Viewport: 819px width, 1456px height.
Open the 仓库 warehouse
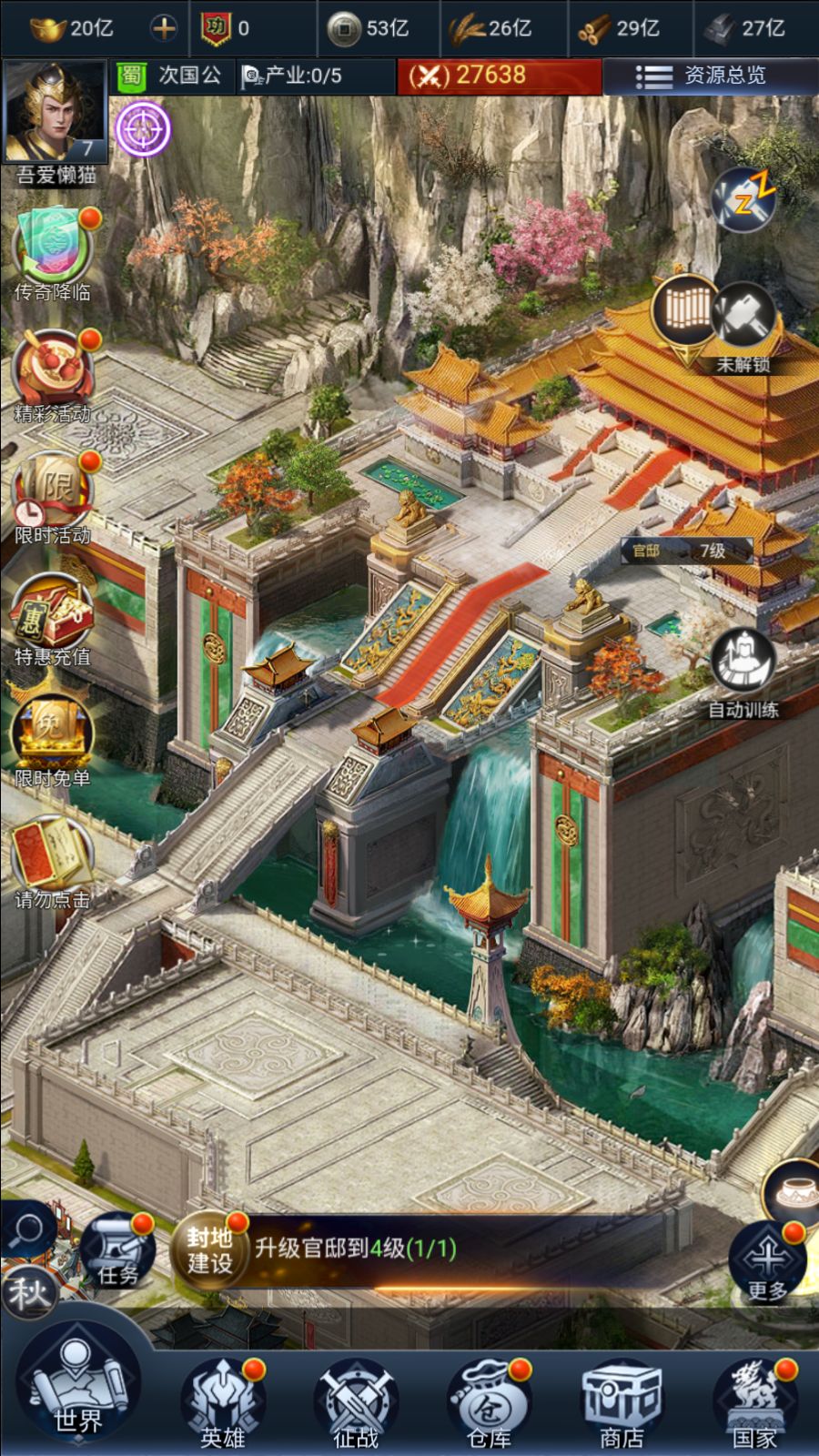(x=489, y=1402)
